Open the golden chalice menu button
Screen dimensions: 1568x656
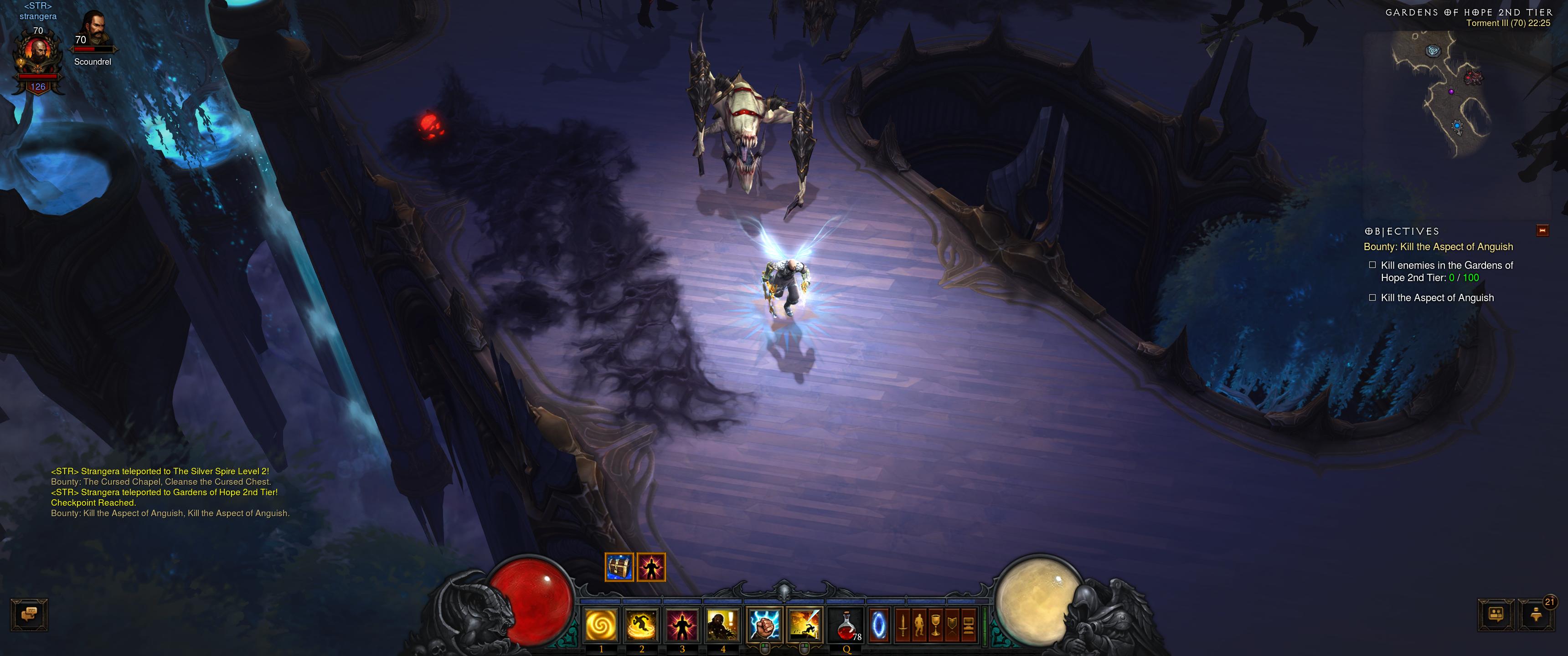coord(936,625)
